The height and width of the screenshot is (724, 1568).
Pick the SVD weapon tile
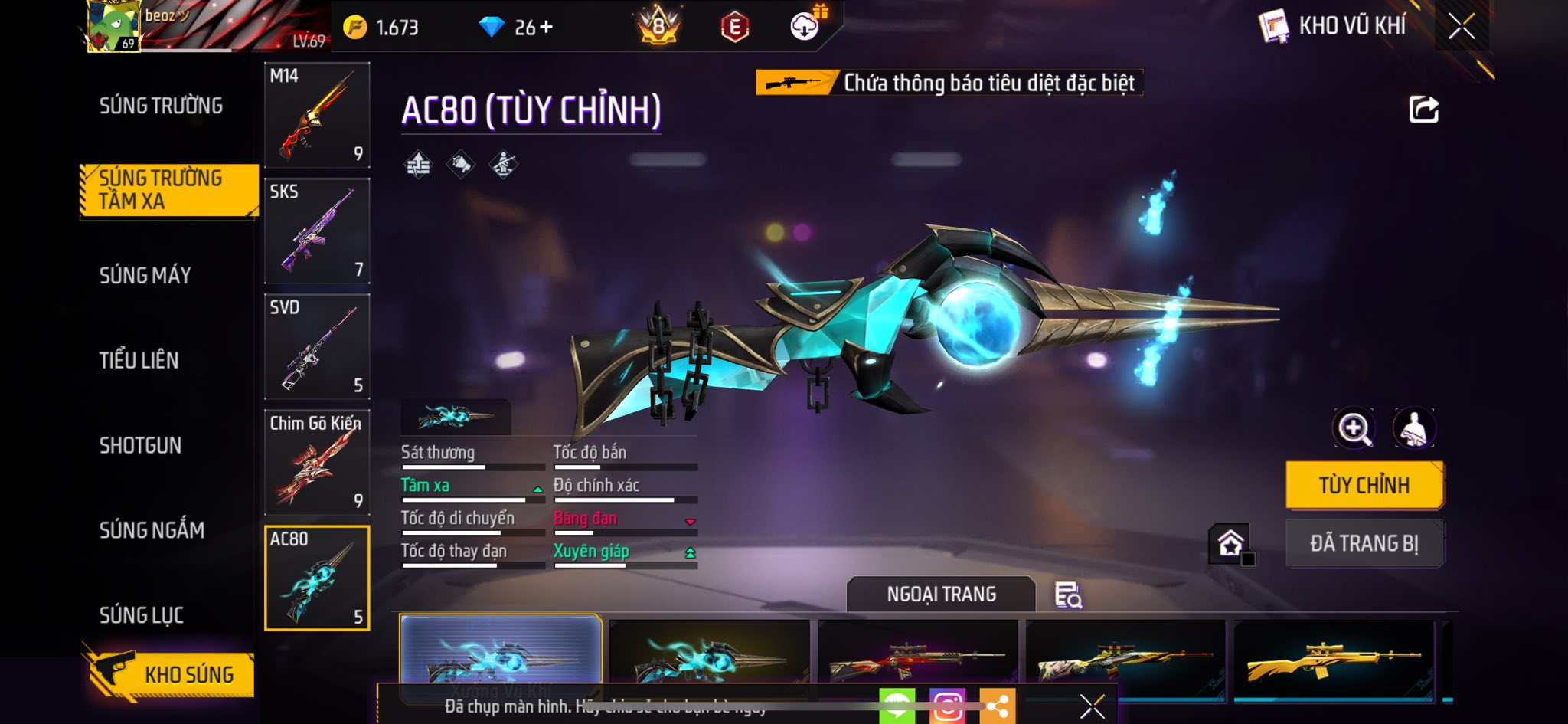pyautogui.click(x=317, y=346)
